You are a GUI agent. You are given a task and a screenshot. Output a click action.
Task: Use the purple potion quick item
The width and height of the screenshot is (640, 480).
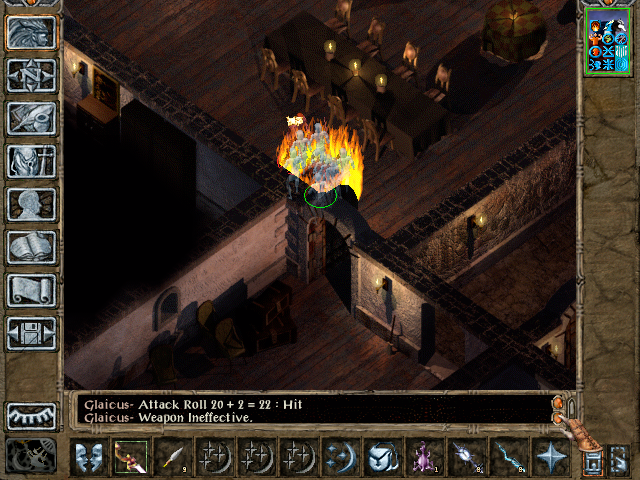click(424, 457)
